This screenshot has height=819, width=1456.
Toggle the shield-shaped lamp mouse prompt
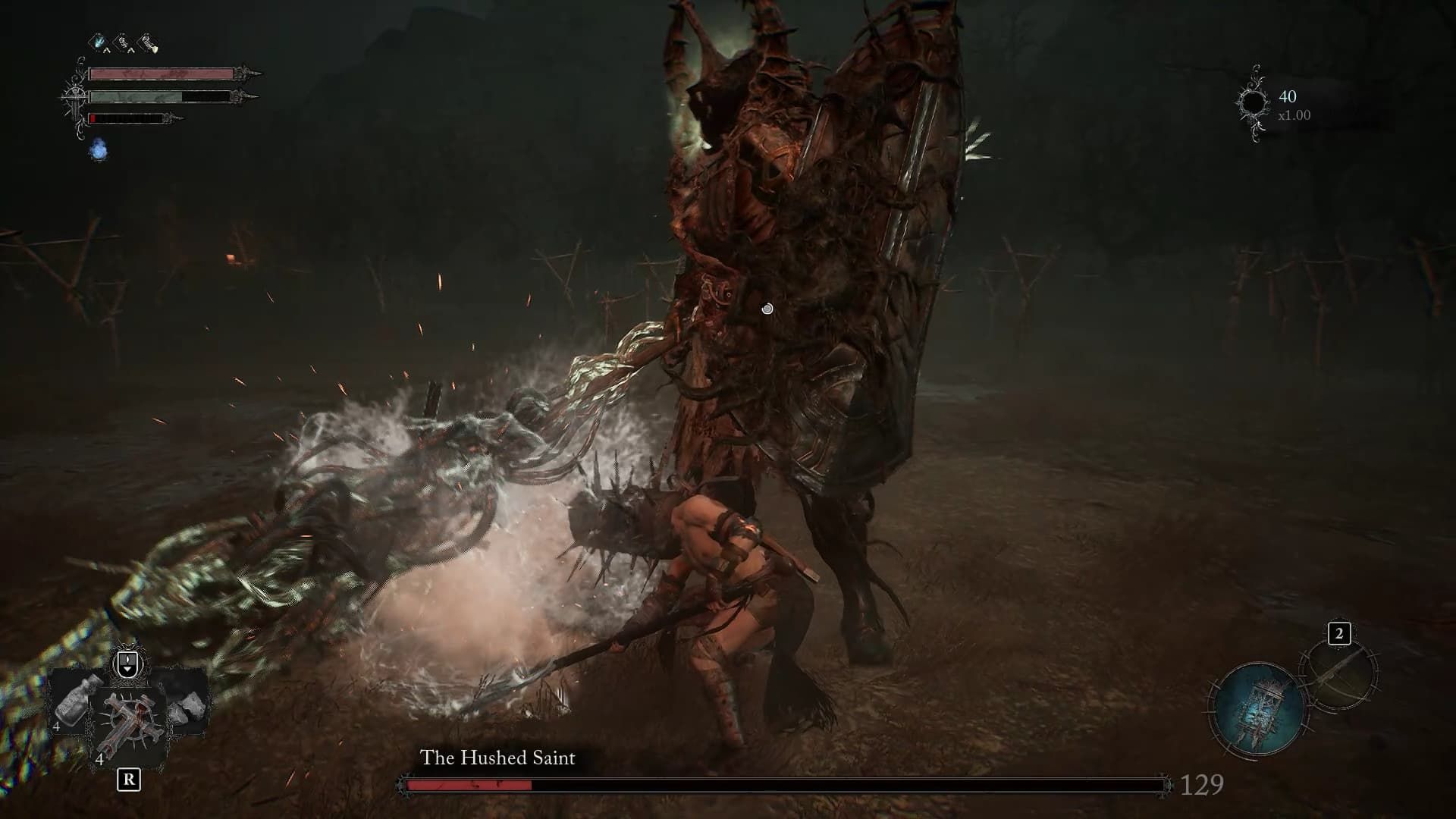point(127,661)
